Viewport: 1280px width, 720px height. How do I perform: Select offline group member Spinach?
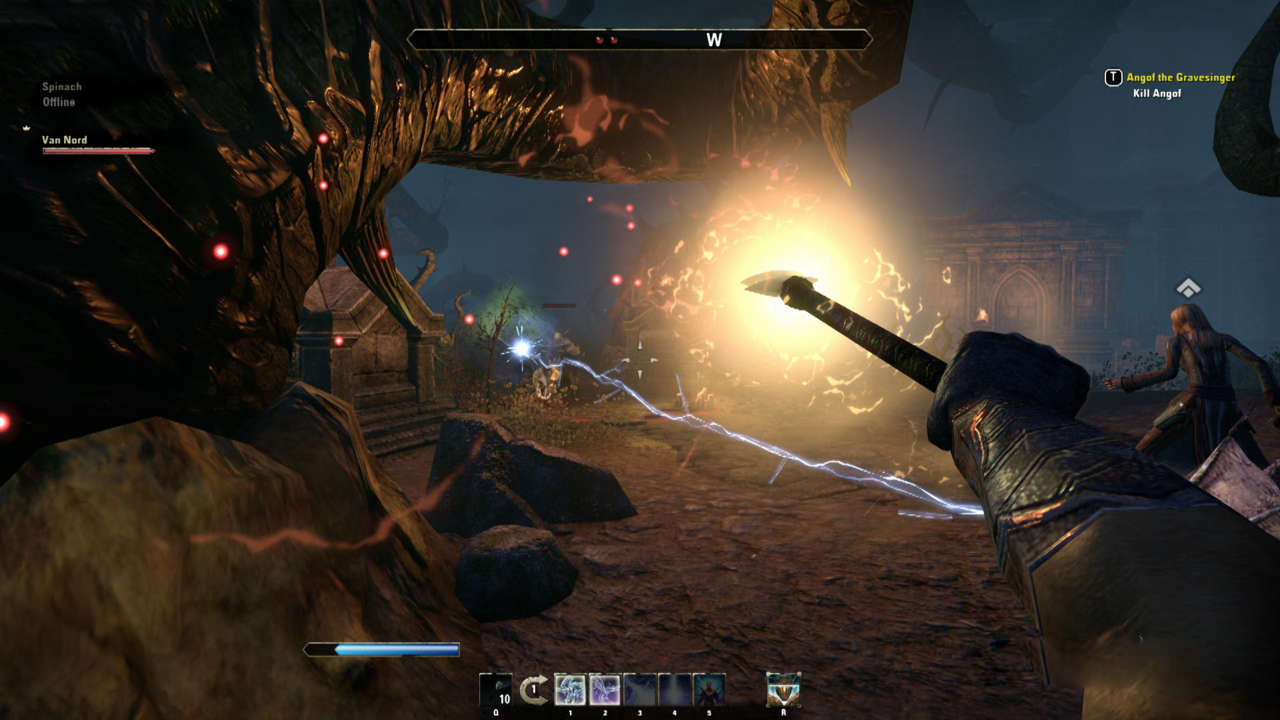click(x=62, y=87)
